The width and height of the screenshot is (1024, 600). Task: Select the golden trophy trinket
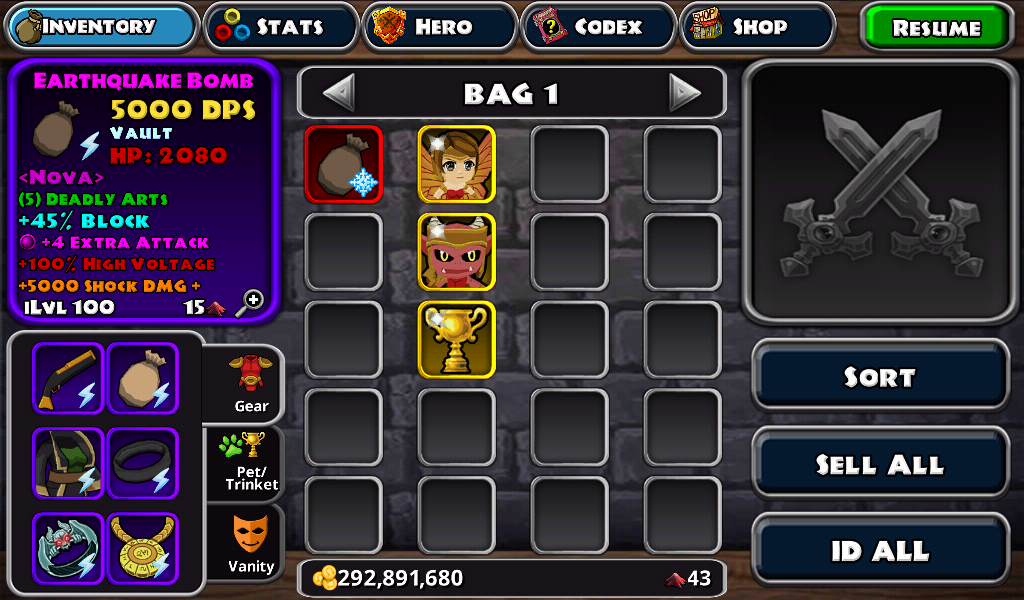pos(457,340)
